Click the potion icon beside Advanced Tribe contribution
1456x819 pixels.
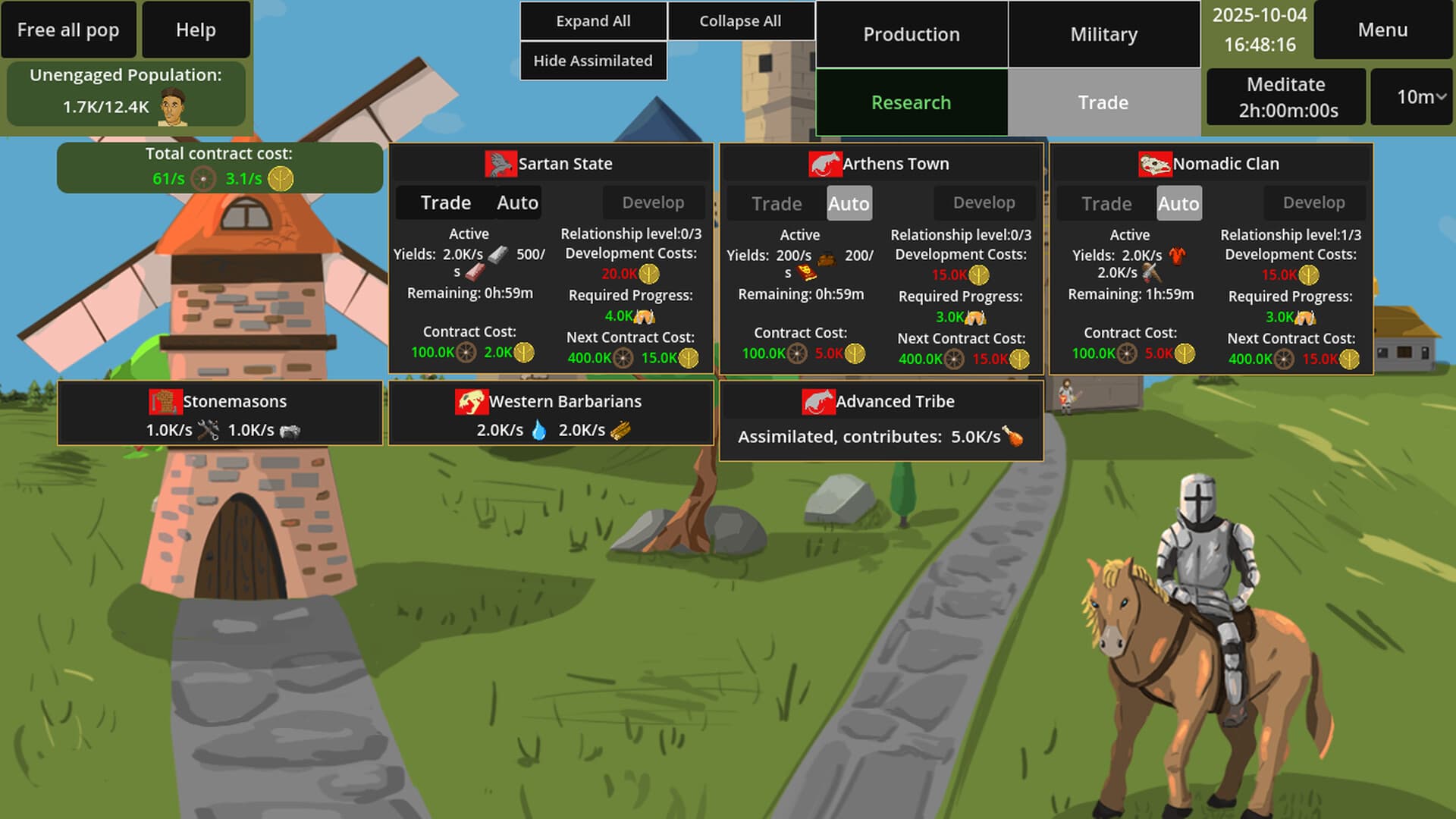tap(1012, 436)
